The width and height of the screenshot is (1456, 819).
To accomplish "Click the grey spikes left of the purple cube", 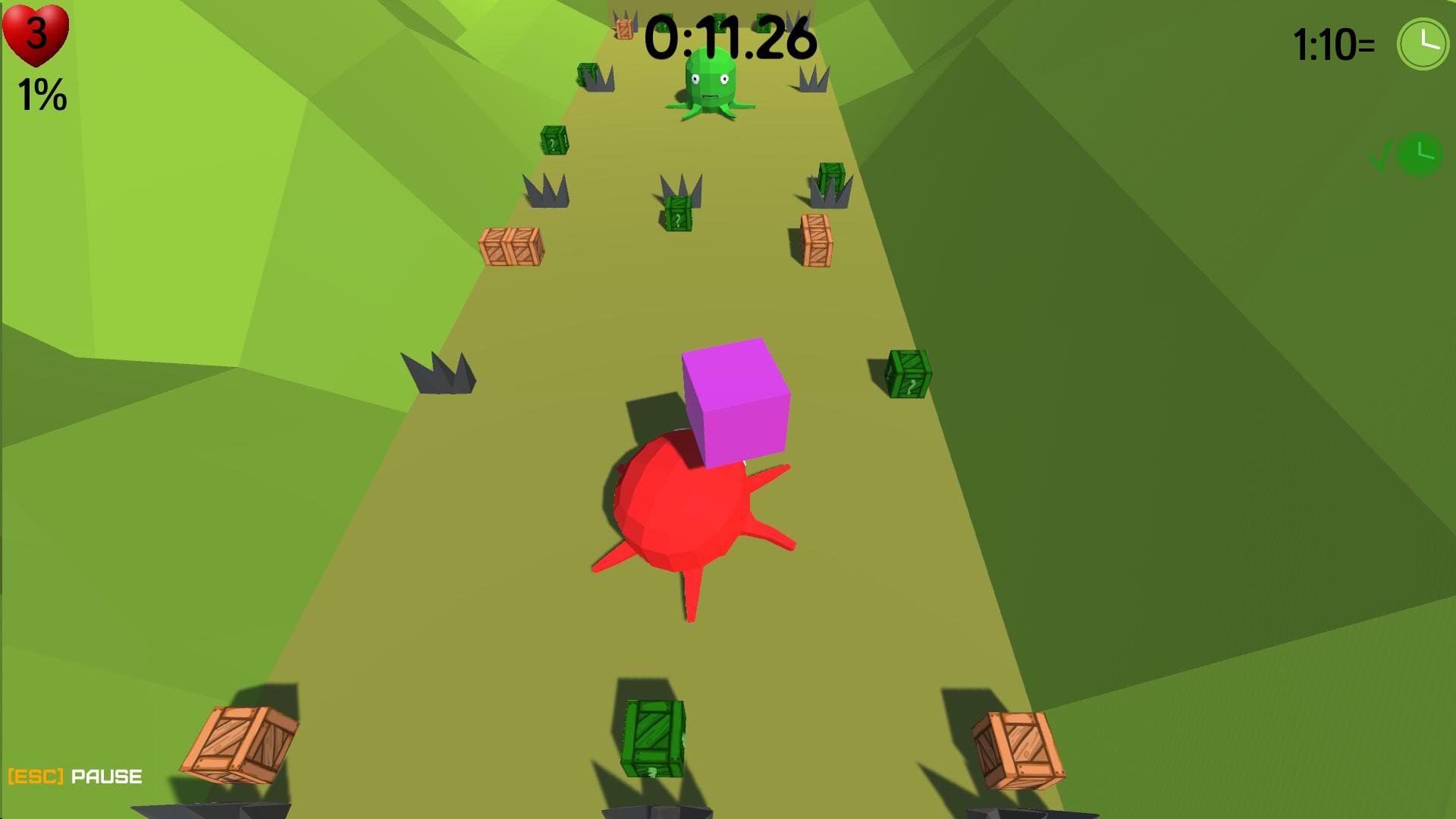I will point(438,375).
